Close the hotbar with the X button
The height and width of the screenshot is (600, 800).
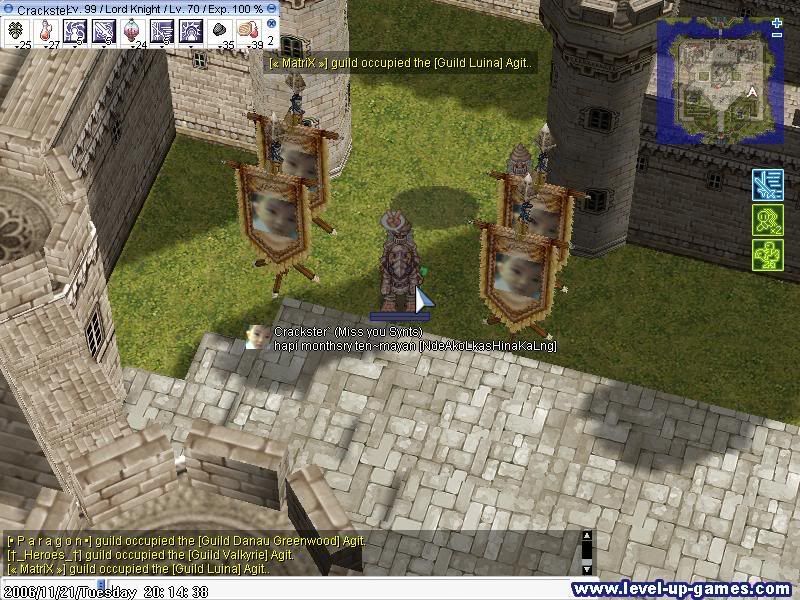[271, 23]
